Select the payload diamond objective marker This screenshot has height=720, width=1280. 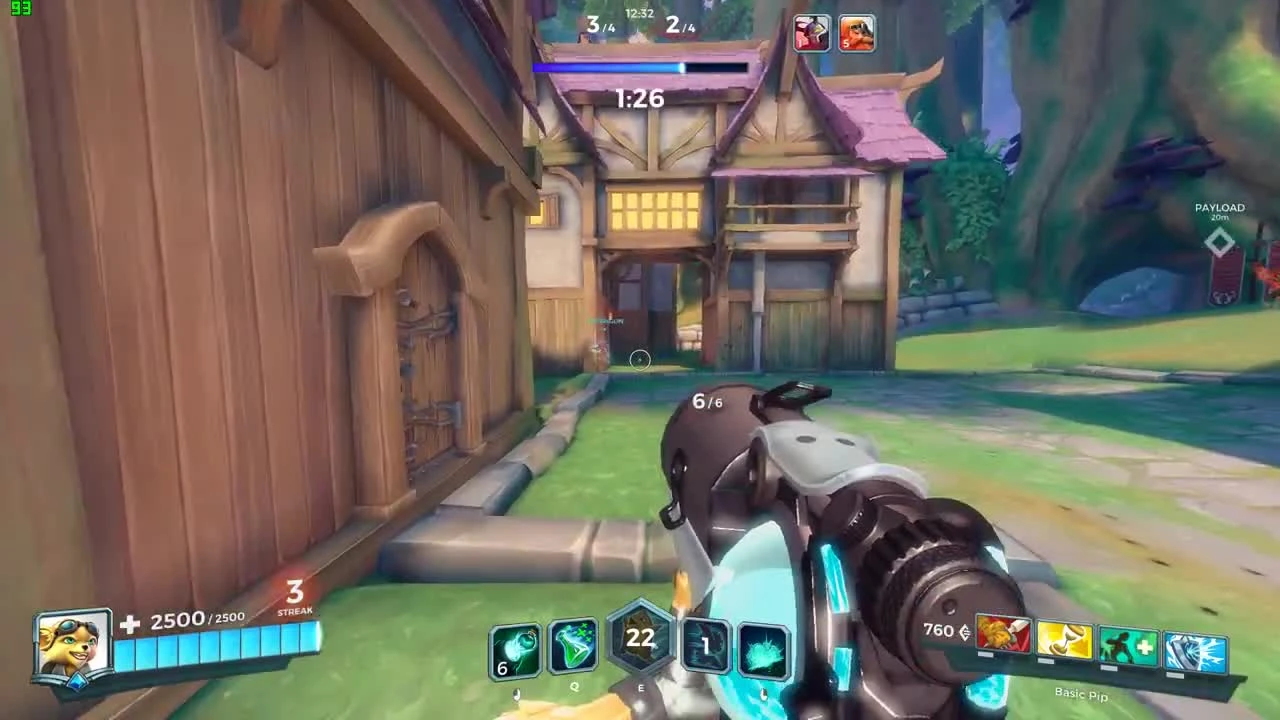[1219, 240]
